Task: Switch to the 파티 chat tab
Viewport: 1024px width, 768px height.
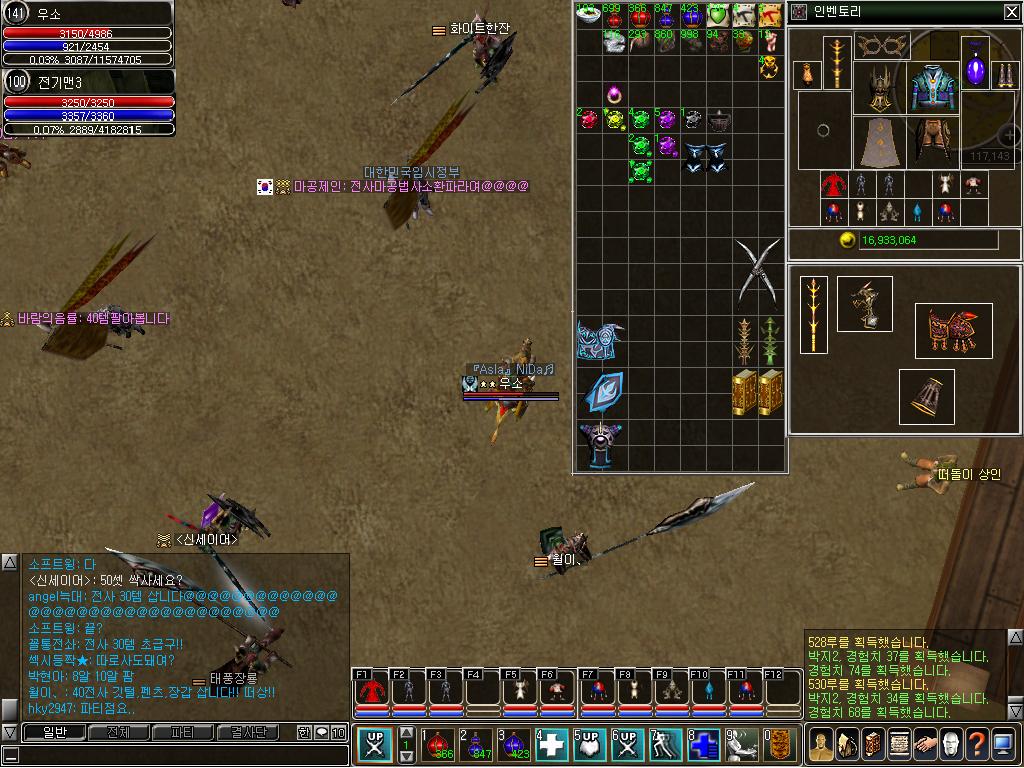Action: tap(182, 733)
